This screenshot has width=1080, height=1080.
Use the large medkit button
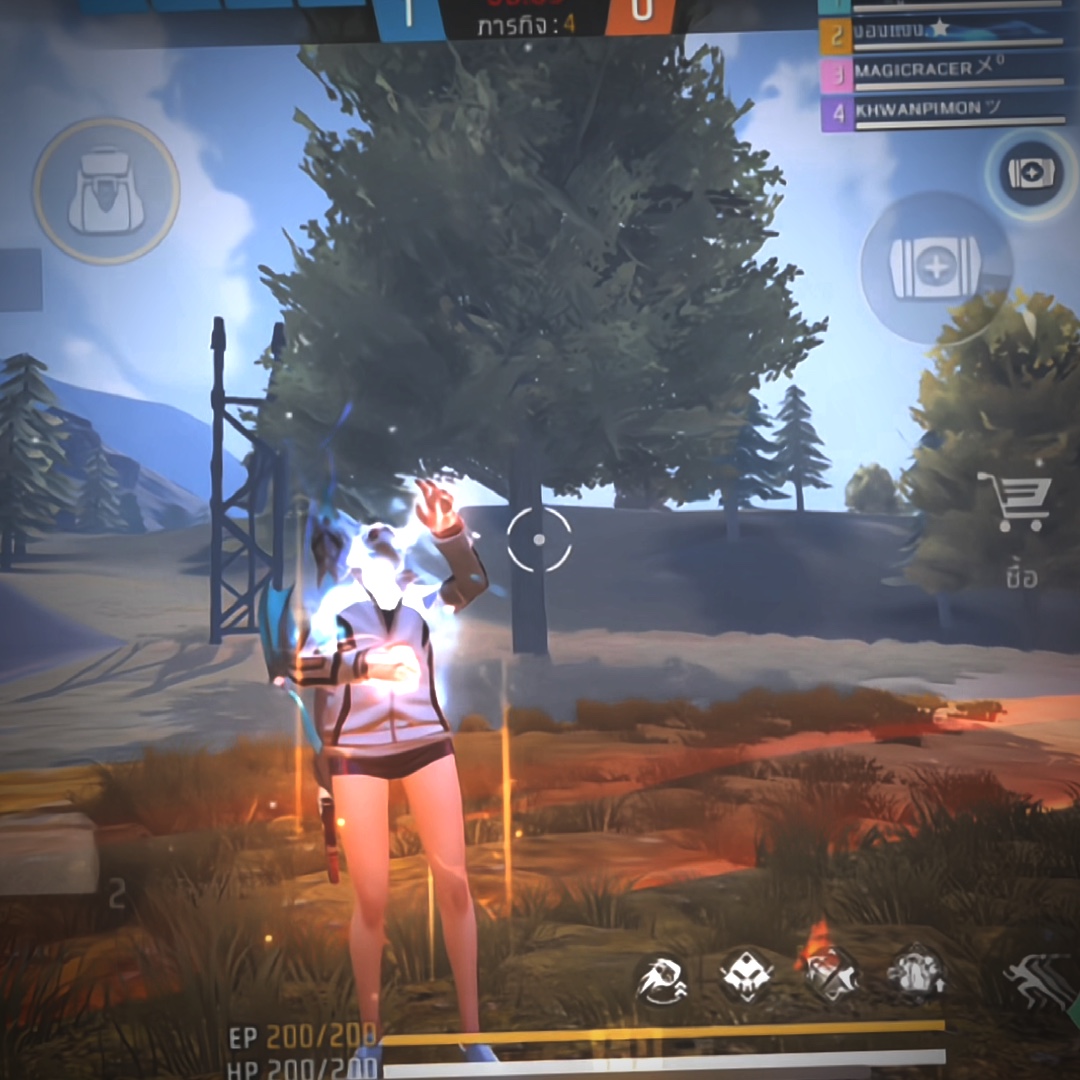tap(936, 267)
